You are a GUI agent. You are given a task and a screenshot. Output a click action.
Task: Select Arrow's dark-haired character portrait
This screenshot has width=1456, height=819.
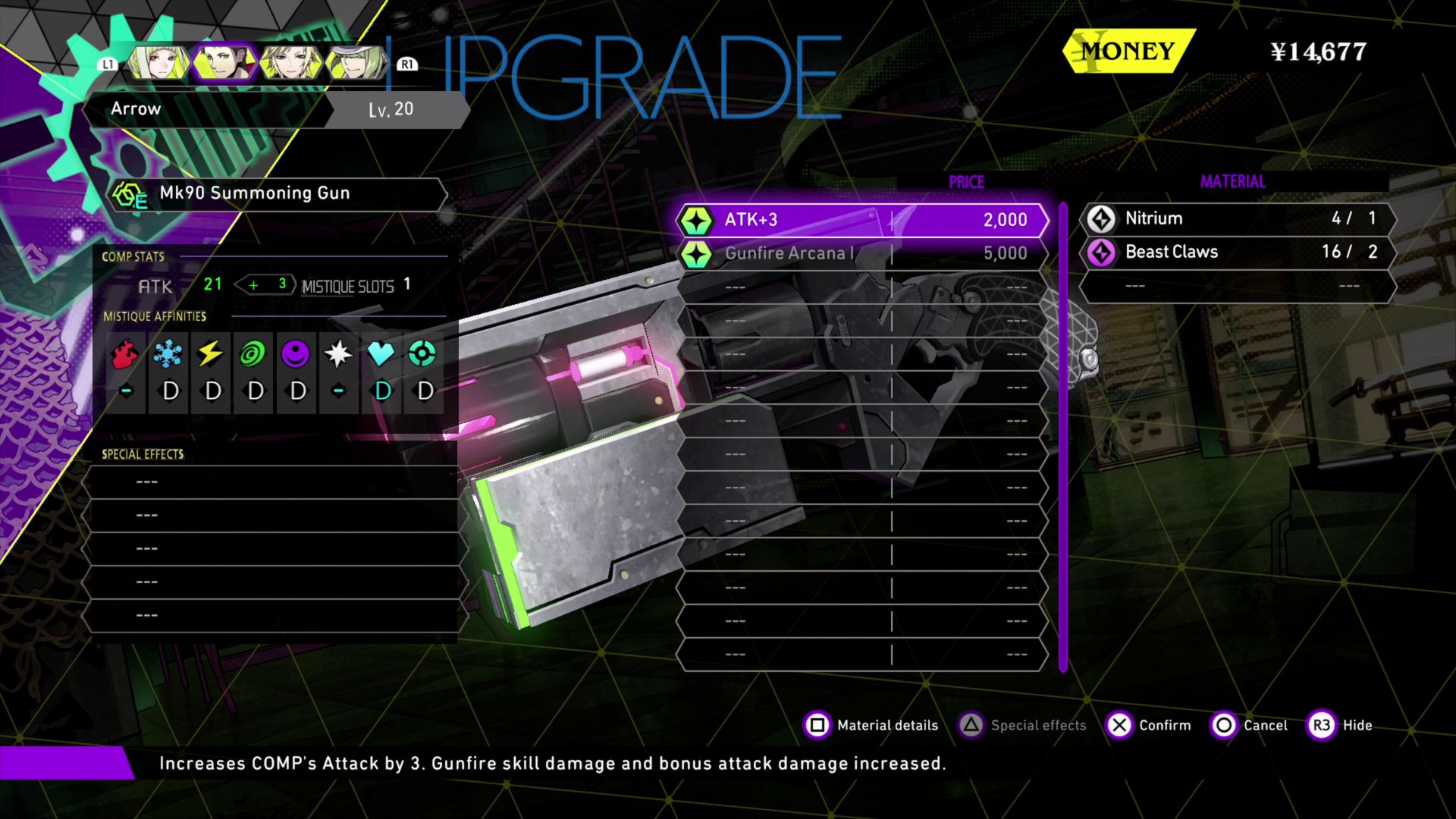tap(224, 63)
